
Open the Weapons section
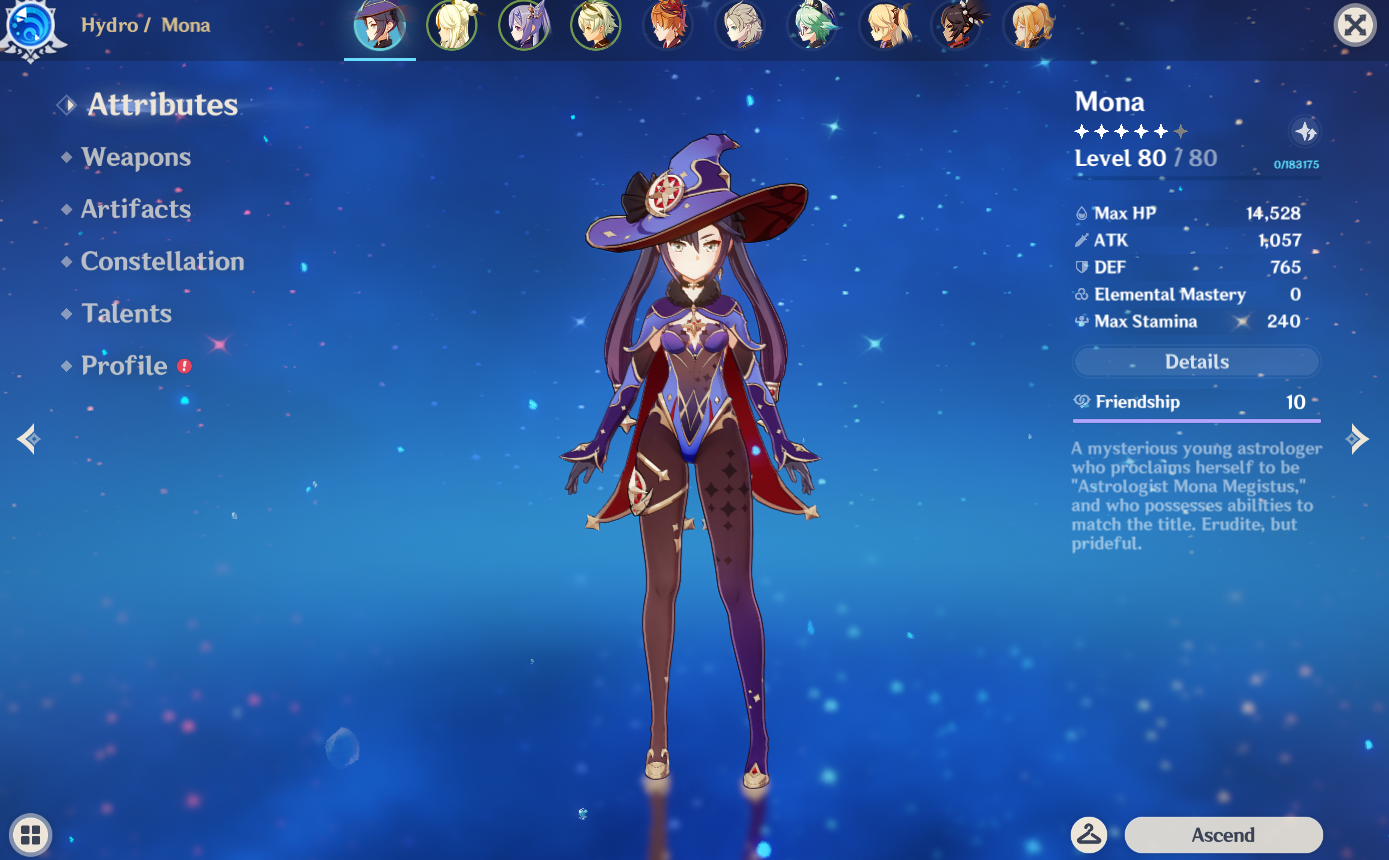136,157
